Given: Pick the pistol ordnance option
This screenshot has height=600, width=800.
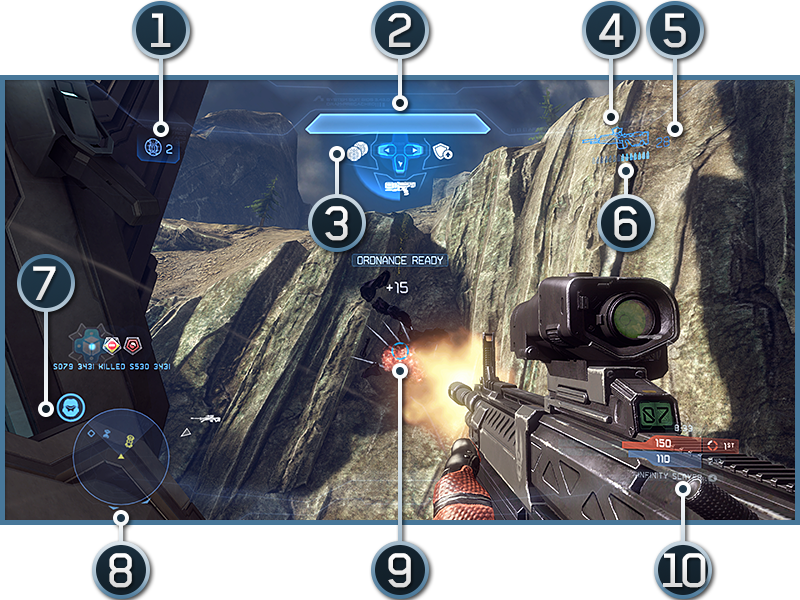Looking at the screenshot, I should (x=399, y=185).
